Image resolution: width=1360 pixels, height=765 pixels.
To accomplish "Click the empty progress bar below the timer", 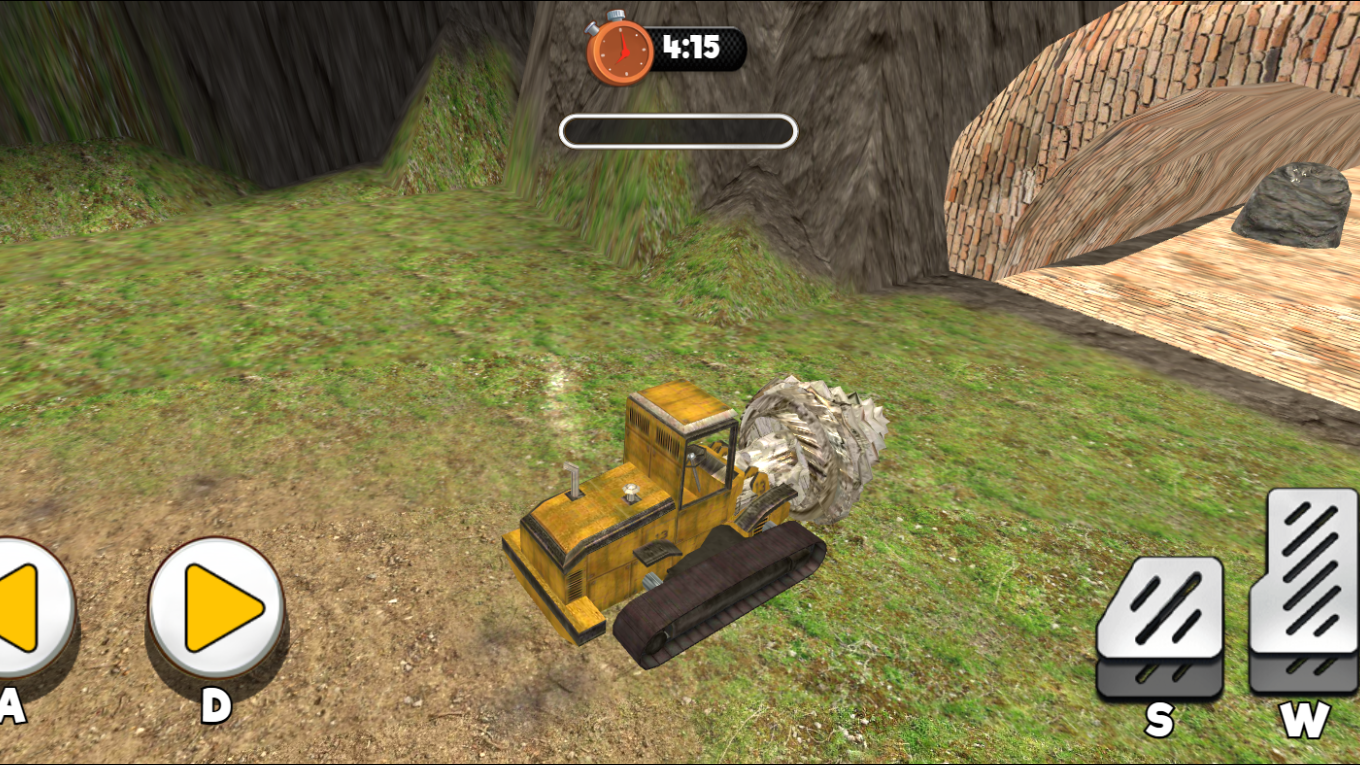I will point(678,129).
